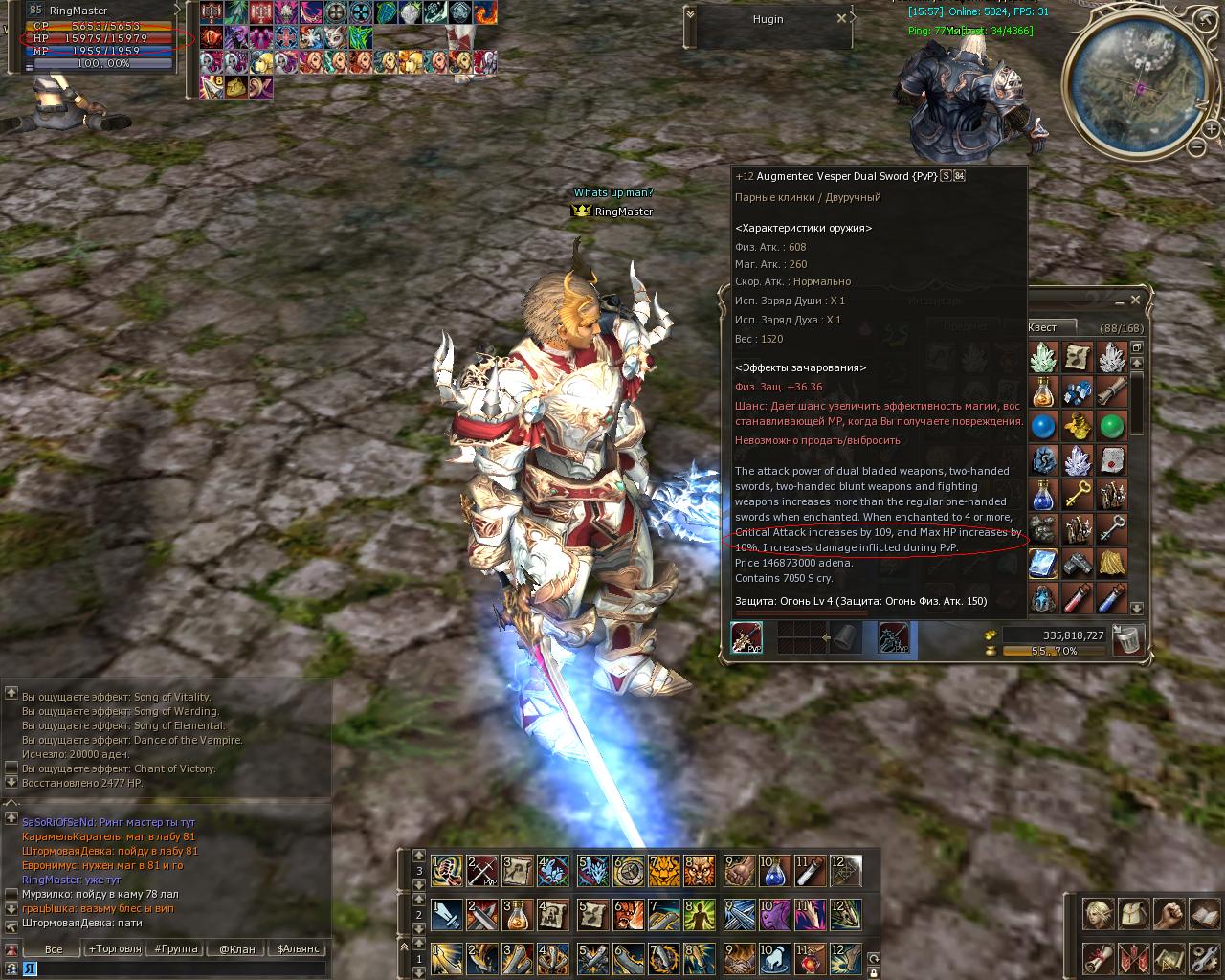1225x980 pixels.
Task: Click the inventory trash can button
Action: [x=1129, y=639]
